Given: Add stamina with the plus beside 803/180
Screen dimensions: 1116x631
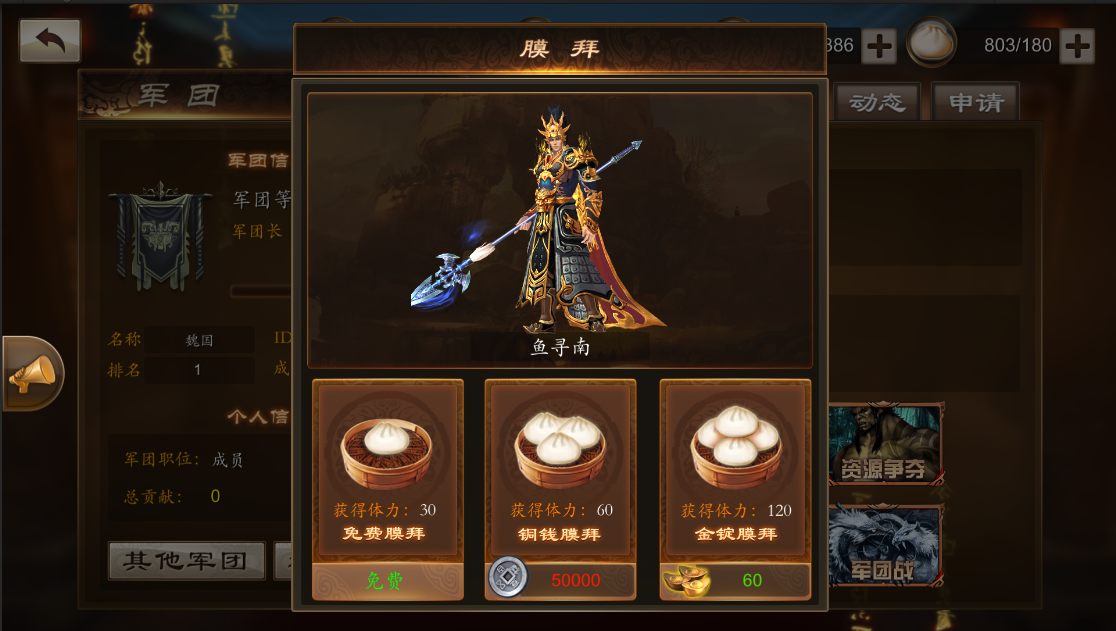Looking at the screenshot, I should 1077,45.
